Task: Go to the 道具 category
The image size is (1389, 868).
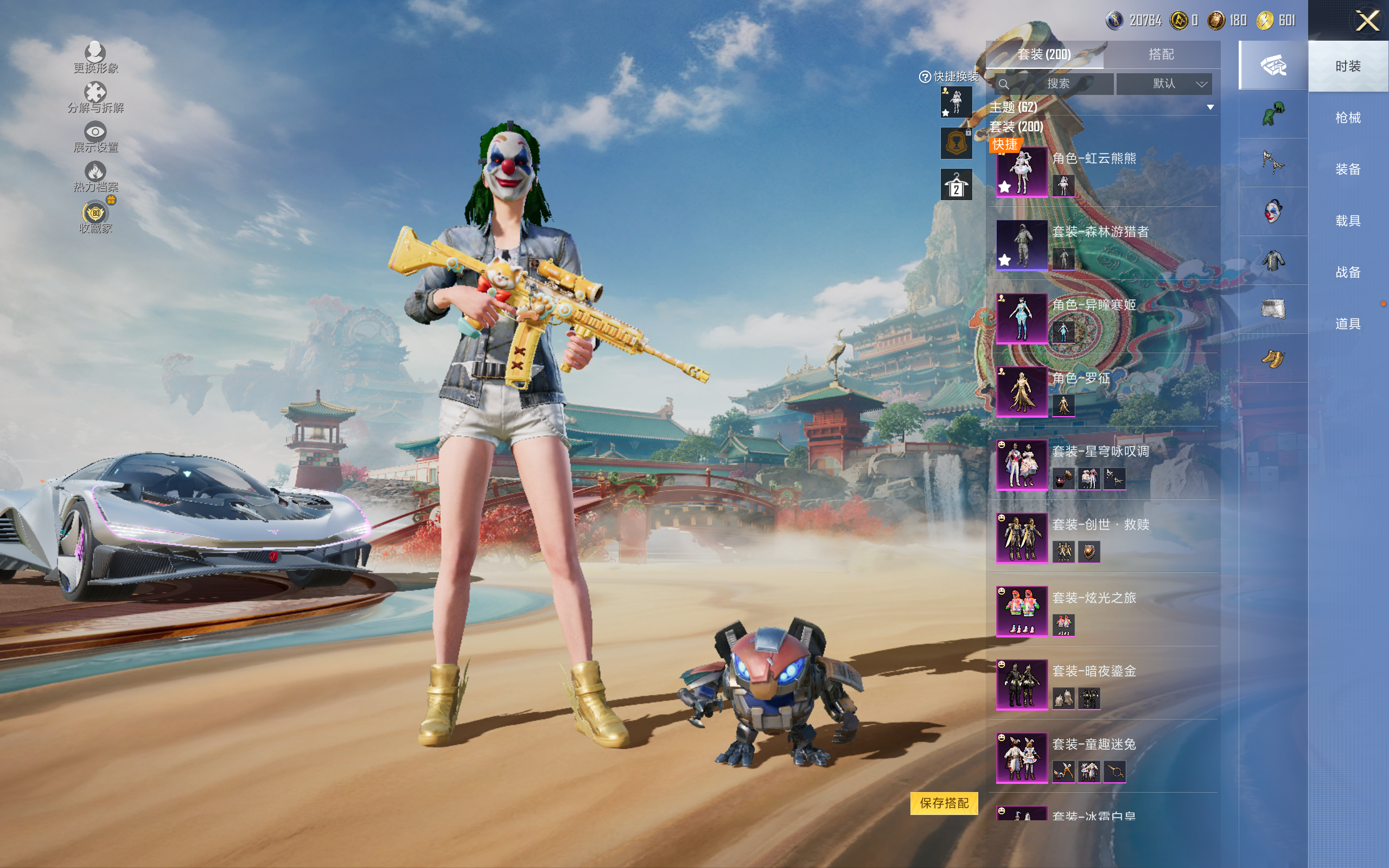Action: (x=1347, y=324)
